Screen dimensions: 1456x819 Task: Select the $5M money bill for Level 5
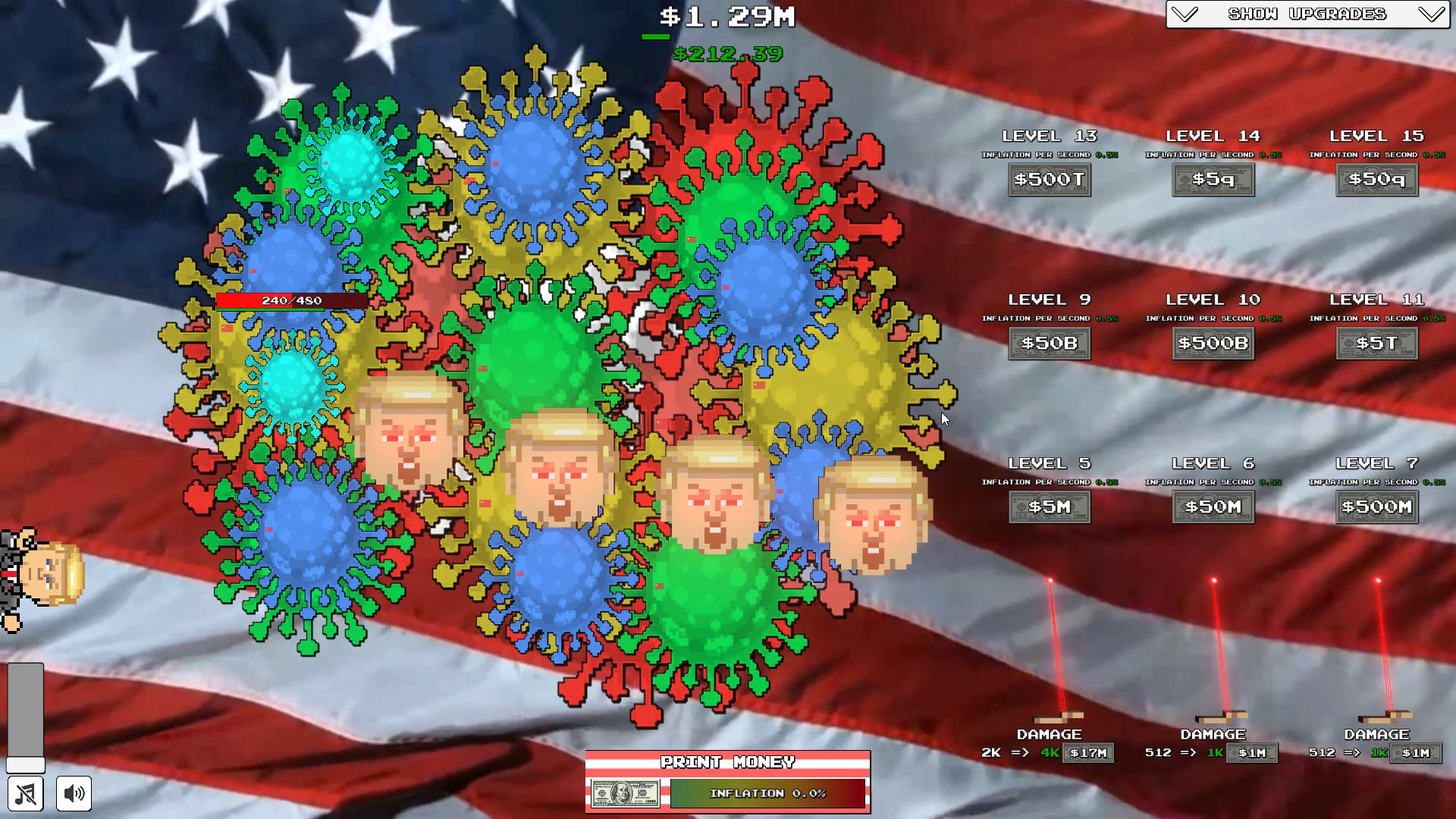pos(1050,507)
